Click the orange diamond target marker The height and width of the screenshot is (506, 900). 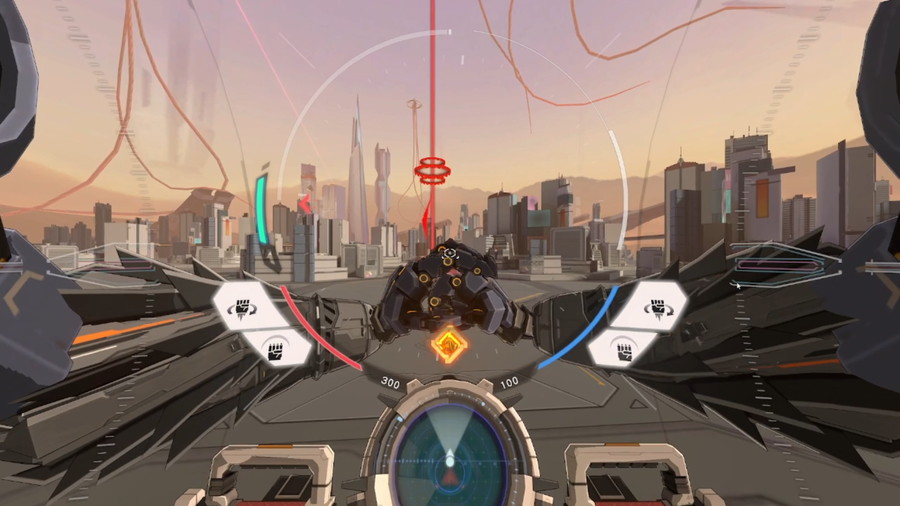pyautogui.click(x=449, y=346)
